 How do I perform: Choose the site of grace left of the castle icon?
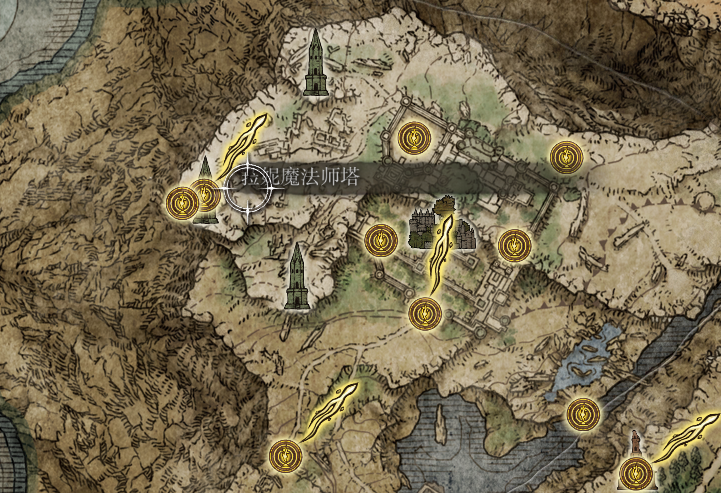tap(380, 240)
